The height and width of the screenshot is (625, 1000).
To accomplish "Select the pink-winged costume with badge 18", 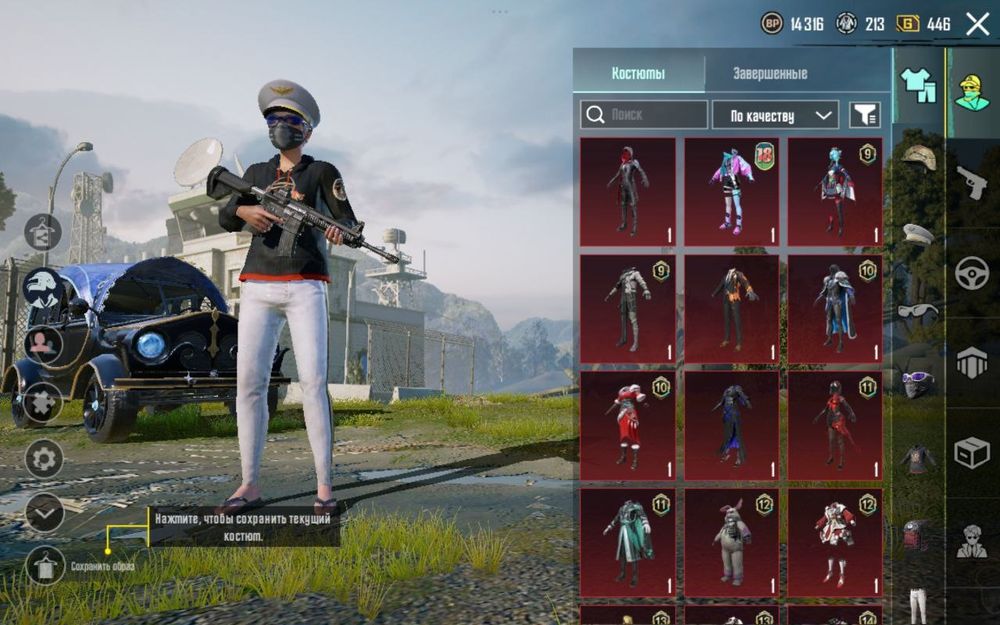I will pos(732,192).
